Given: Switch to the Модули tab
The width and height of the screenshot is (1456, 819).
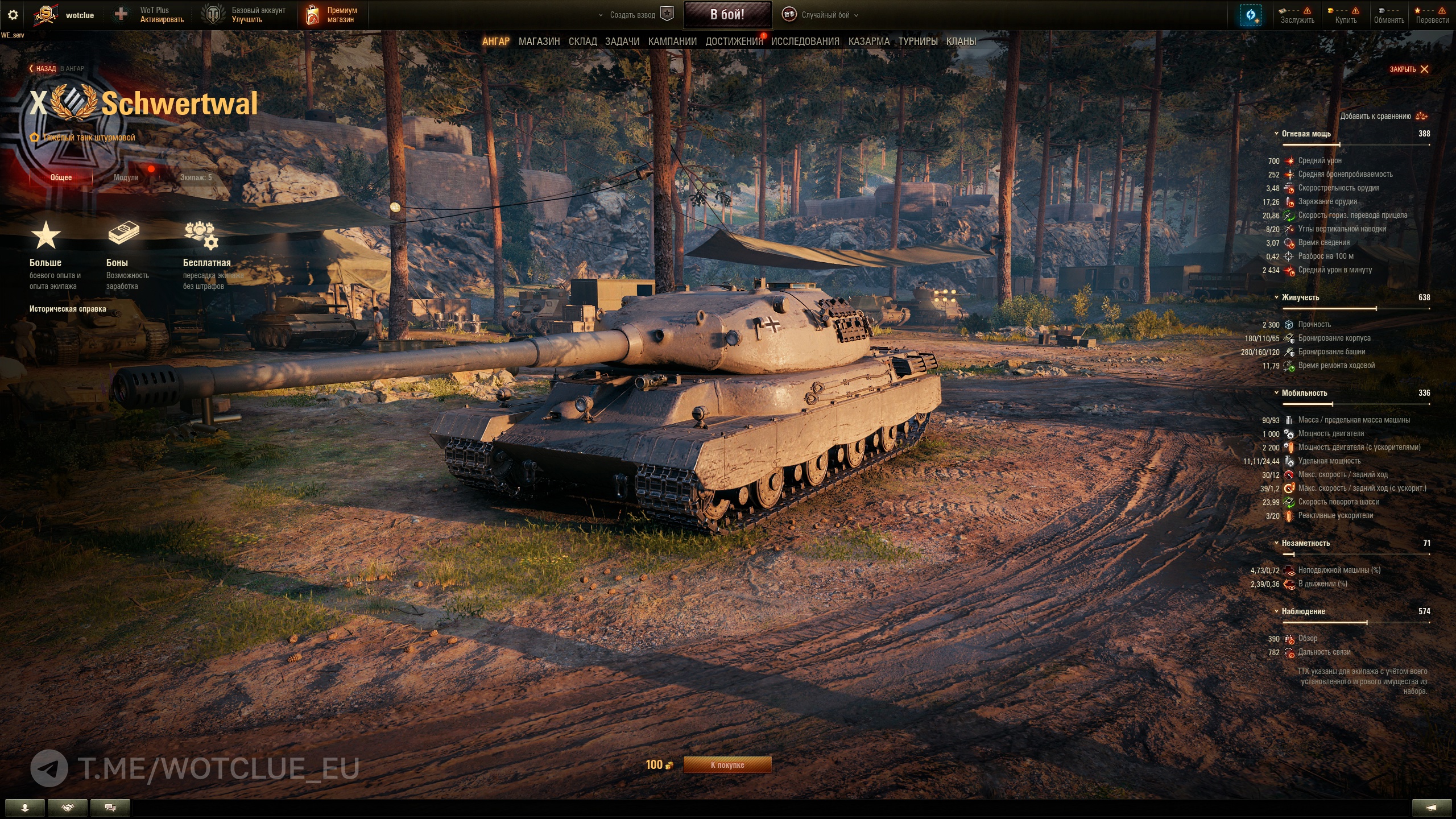Looking at the screenshot, I should [x=126, y=177].
